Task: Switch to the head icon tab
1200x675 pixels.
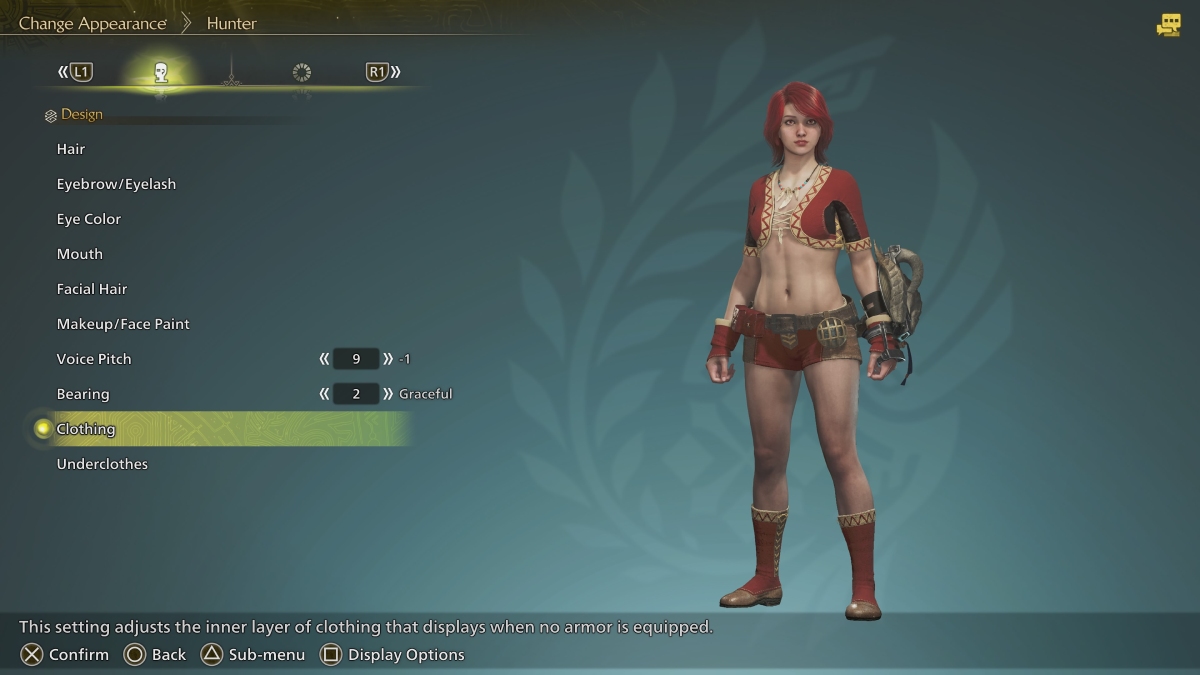Action: tap(160, 72)
